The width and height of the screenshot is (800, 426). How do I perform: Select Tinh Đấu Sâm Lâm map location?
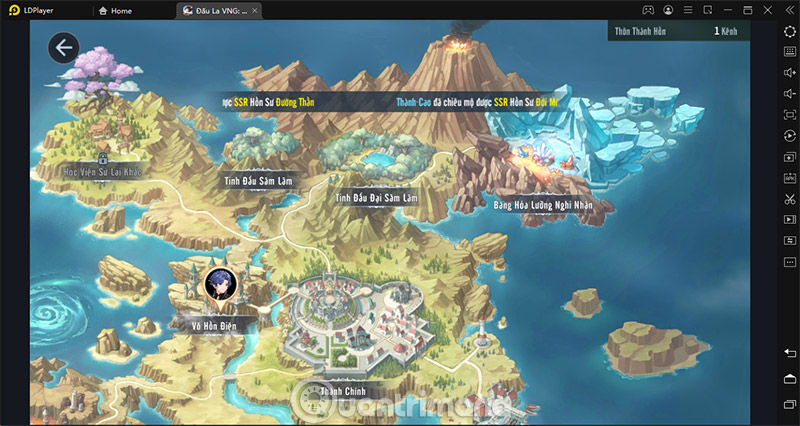[x=257, y=181]
